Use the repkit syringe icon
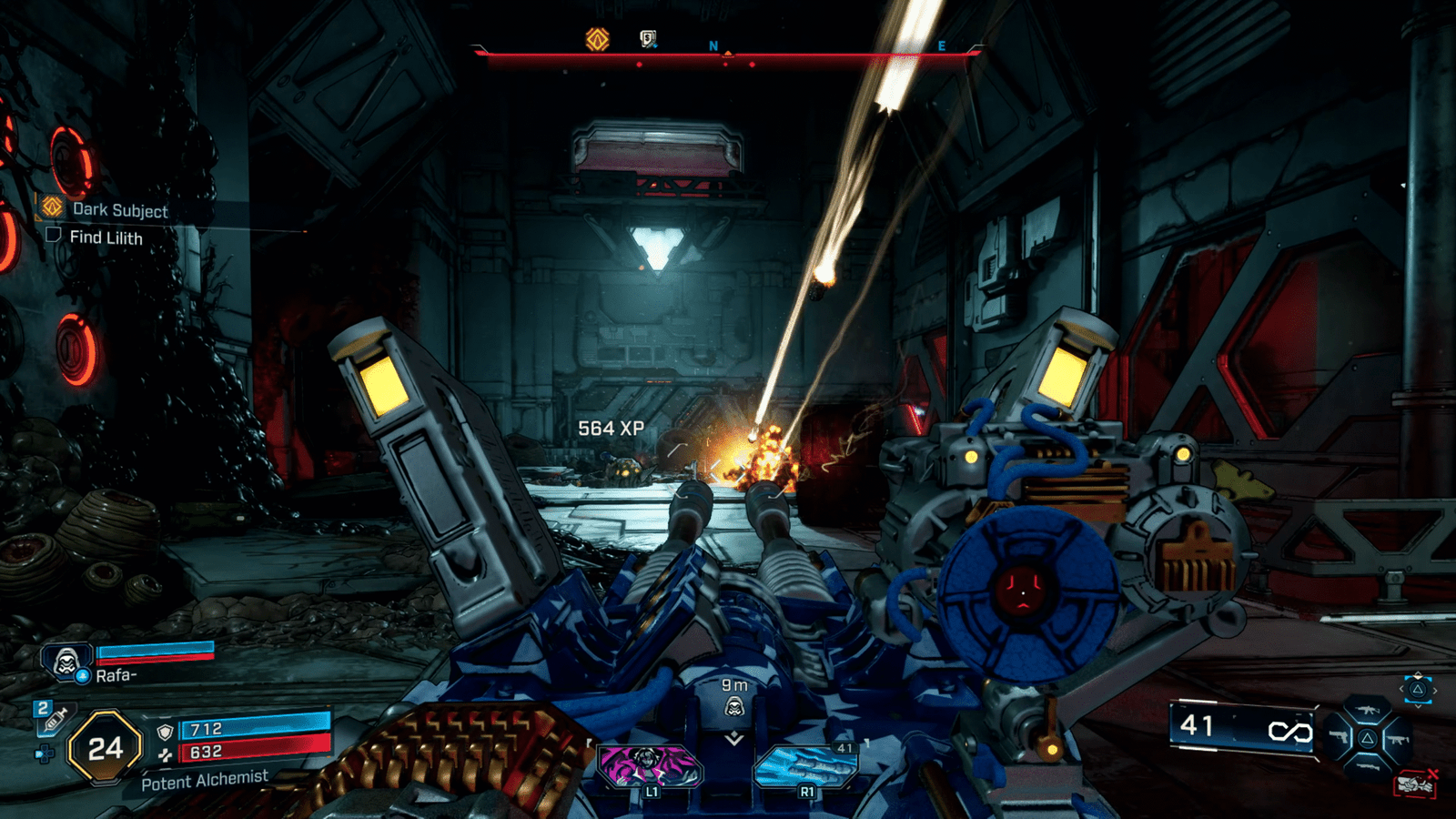Viewport: 1456px width, 819px height. (x=54, y=718)
